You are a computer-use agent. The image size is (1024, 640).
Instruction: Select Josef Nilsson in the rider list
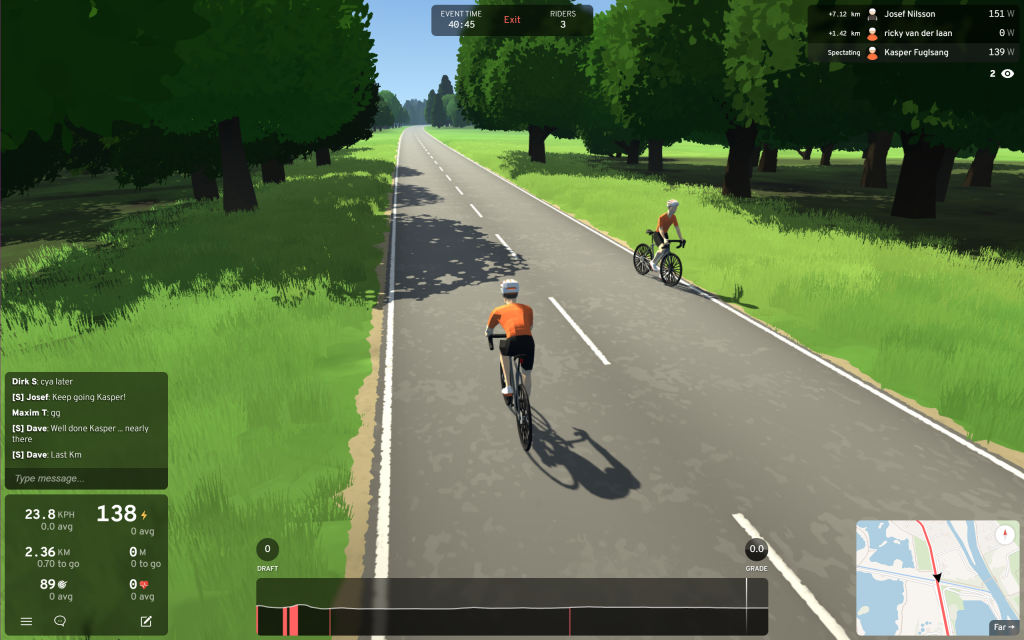[910, 14]
